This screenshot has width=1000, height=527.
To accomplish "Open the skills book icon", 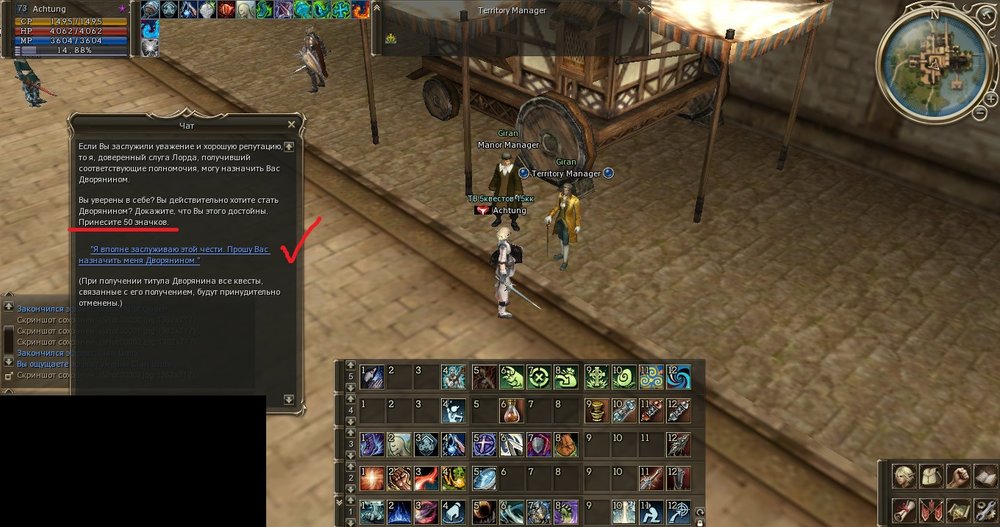I will (x=985, y=476).
